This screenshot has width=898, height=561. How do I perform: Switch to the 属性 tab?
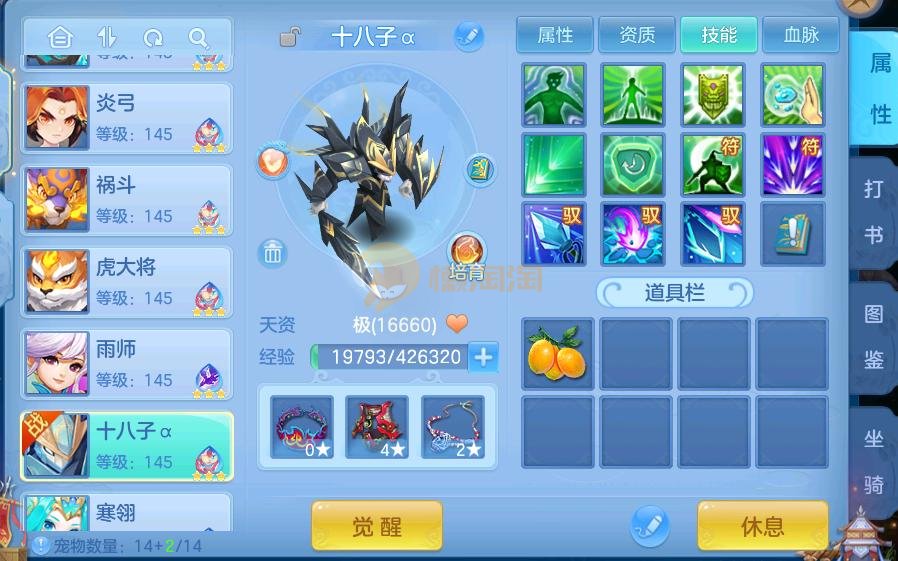pyautogui.click(x=555, y=36)
